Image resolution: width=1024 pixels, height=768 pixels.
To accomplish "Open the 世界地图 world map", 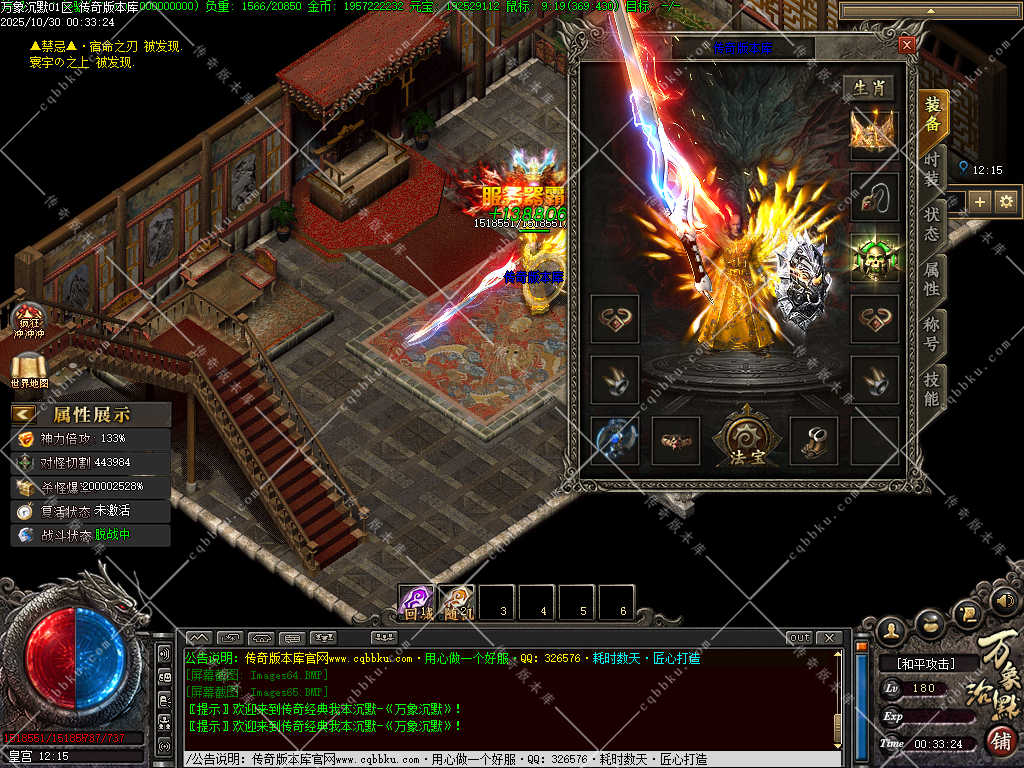I will (30, 370).
